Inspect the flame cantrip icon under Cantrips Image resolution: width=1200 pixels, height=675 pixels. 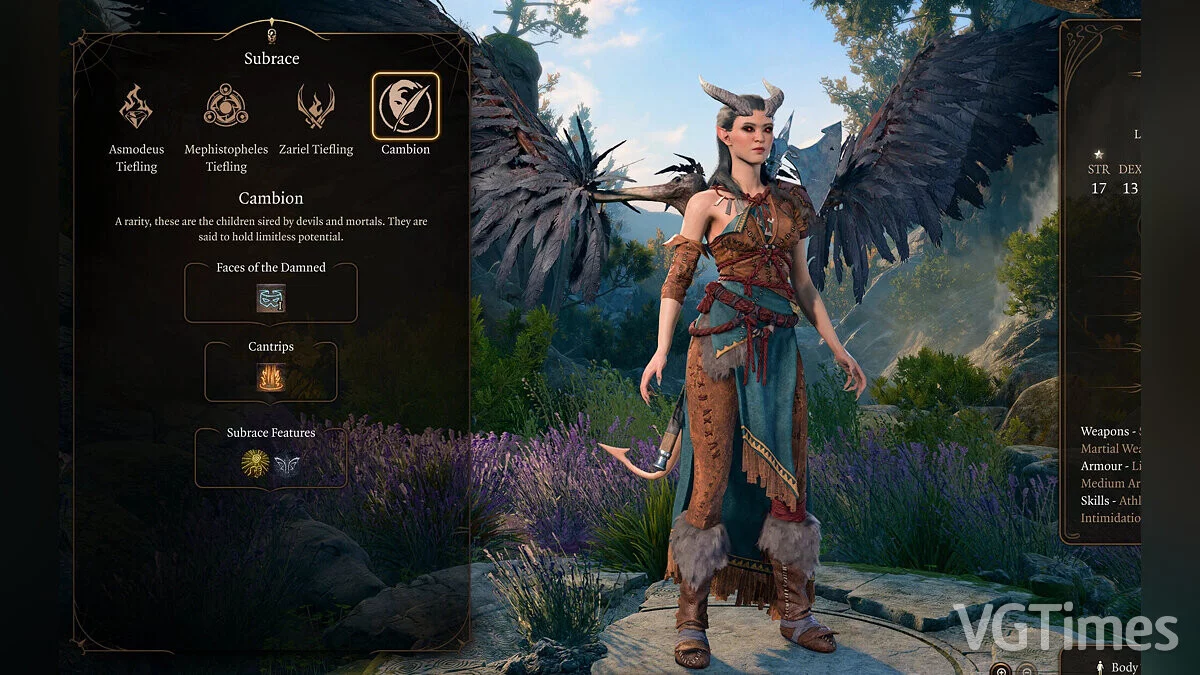pyautogui.click(x=271, y=377)
